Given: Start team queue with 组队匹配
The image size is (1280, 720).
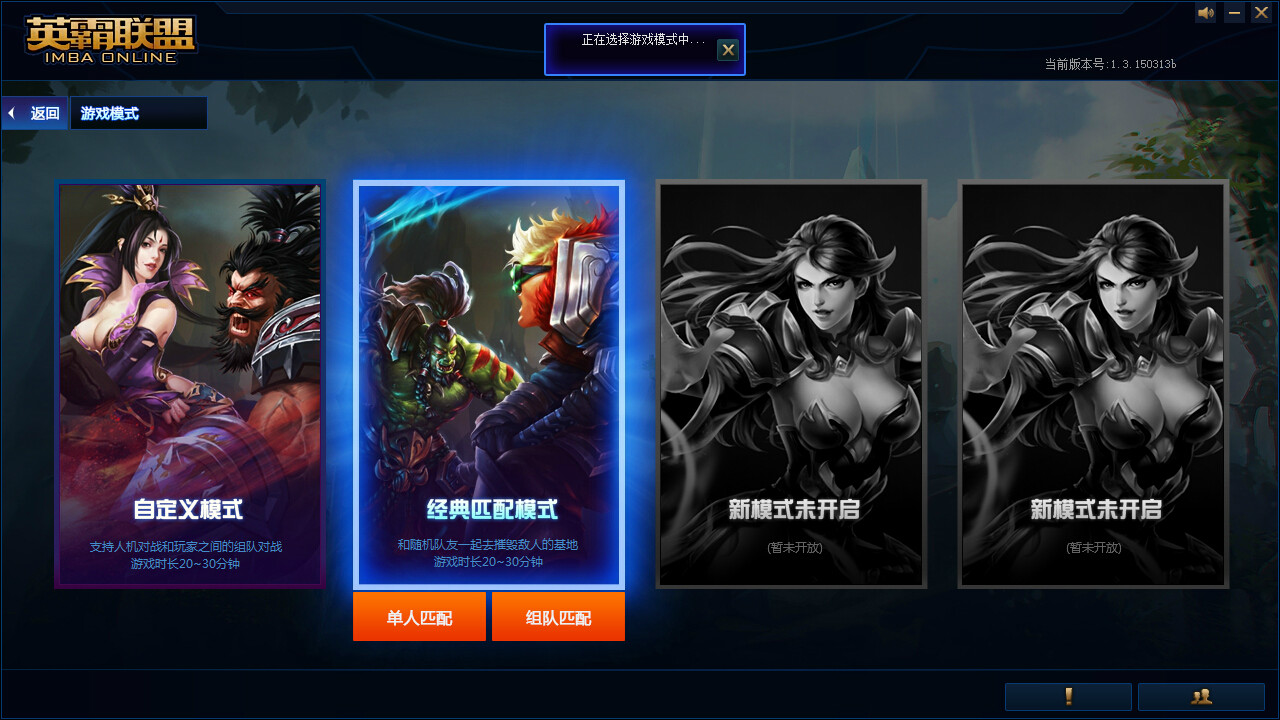Looking at the screenshot, I should [x=557, y=616].
